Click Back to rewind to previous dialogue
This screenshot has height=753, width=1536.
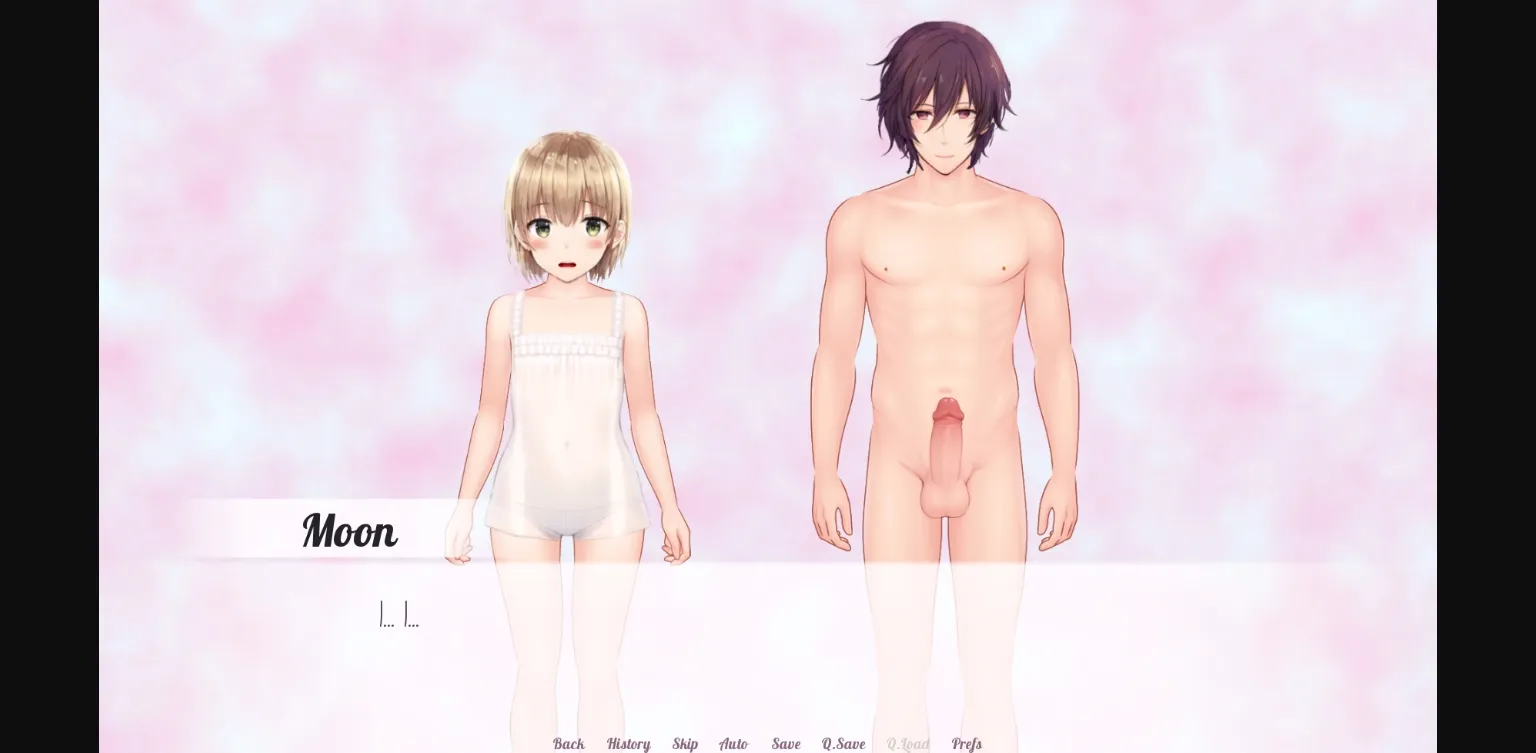[568, 744]
